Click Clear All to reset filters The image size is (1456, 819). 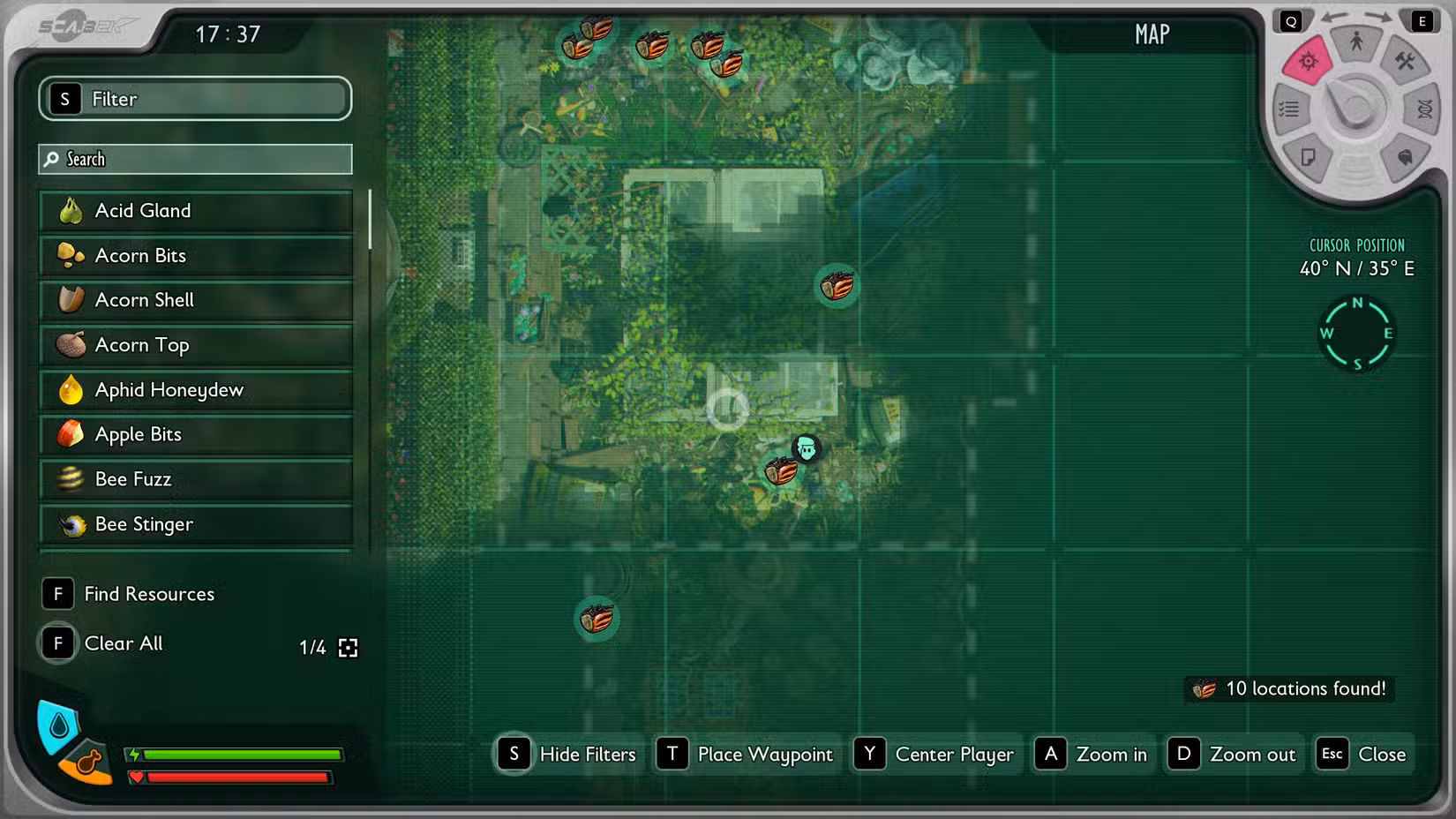[x=123, y=643]
